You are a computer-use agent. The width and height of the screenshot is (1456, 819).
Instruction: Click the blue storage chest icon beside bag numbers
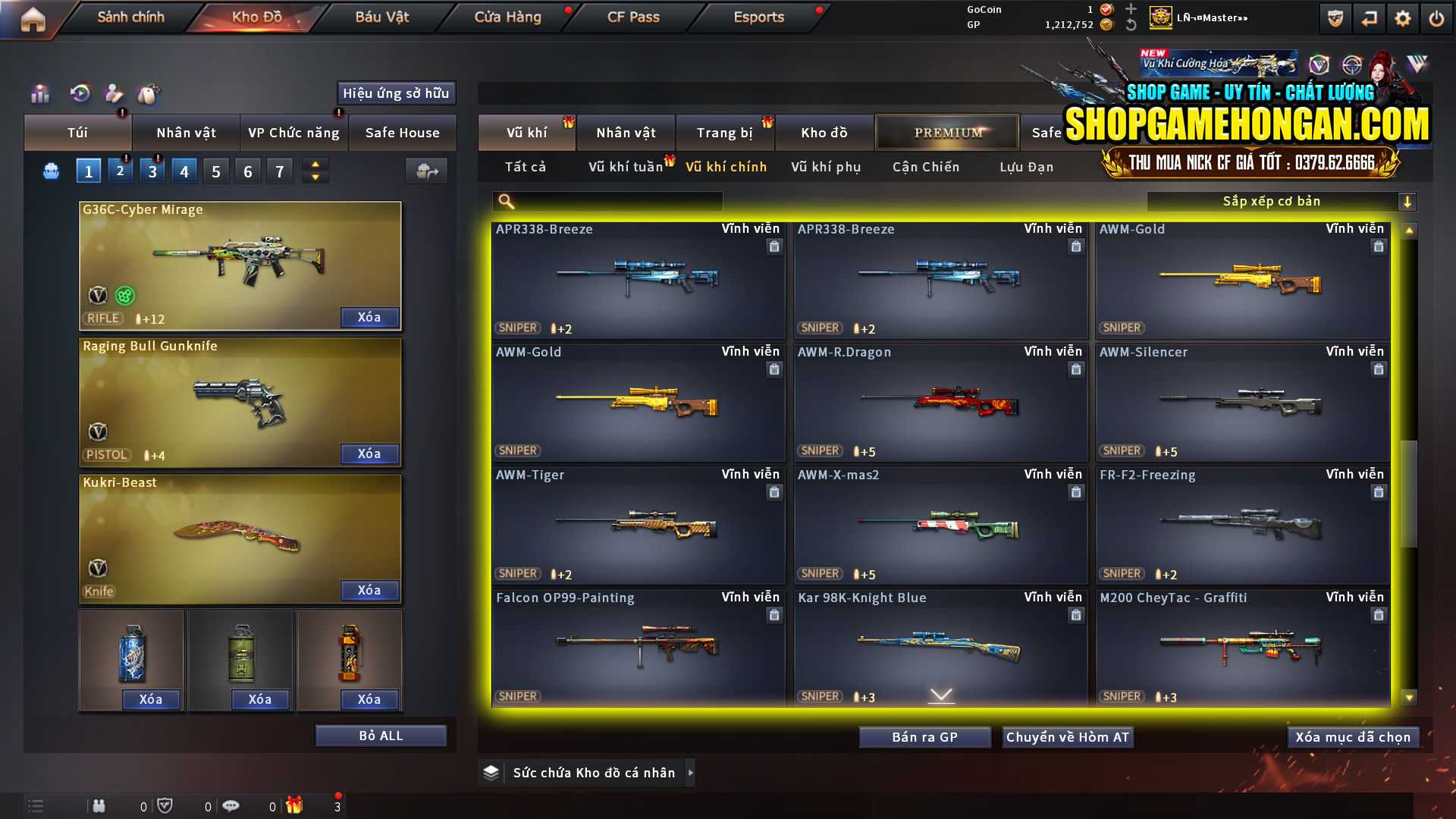[x=50, y=171]
